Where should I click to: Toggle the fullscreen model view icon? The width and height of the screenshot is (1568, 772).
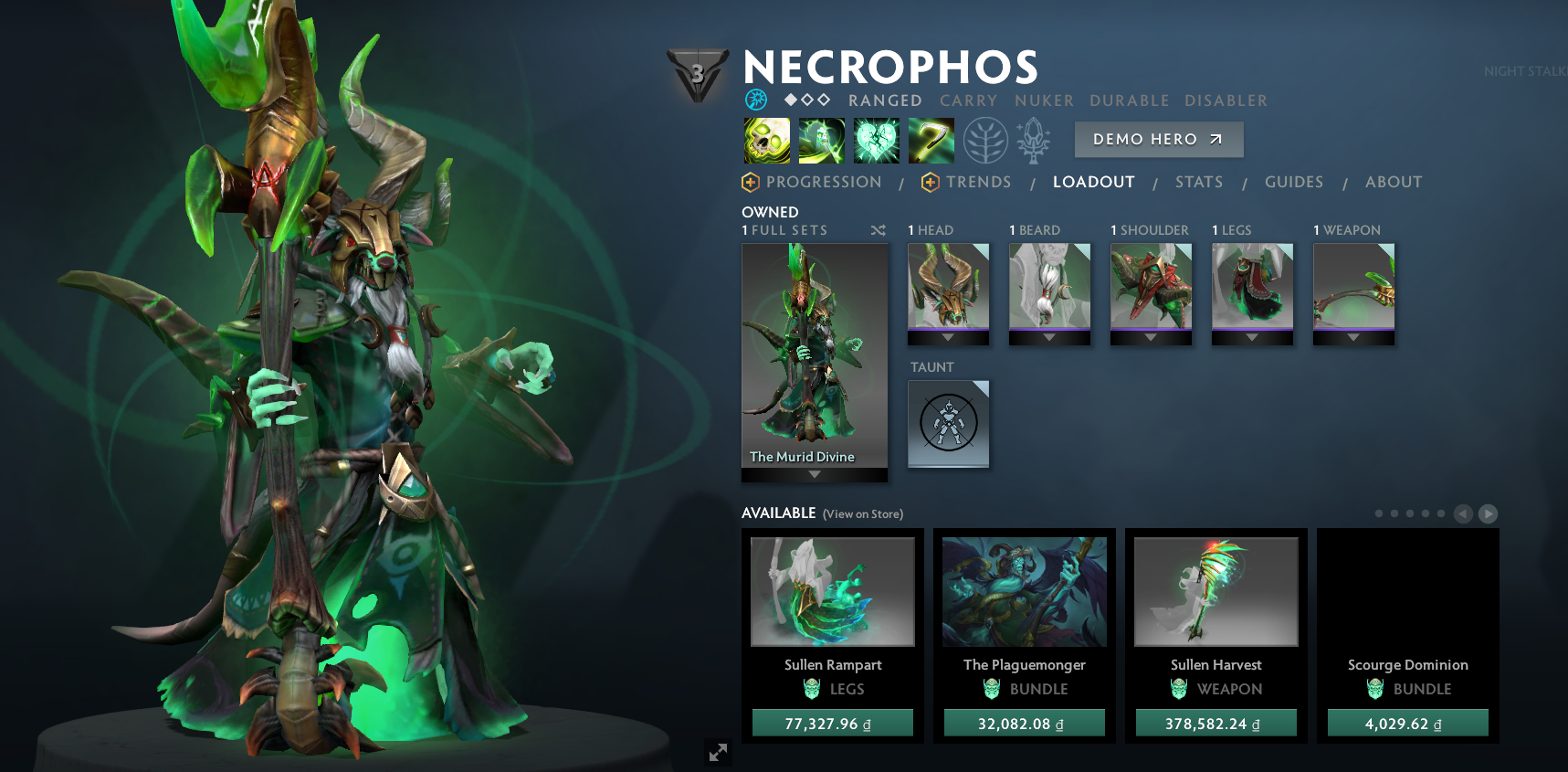(718, 753)
